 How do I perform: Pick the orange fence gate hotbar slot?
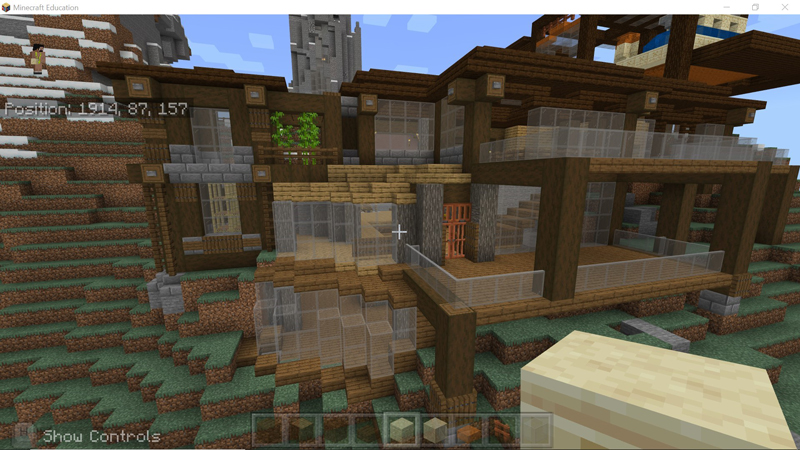coord(502,430)
